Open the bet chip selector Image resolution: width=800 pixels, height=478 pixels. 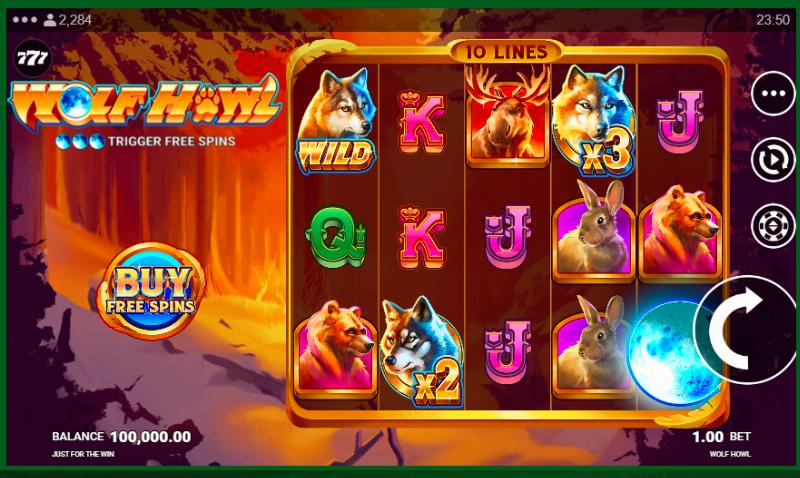[x=772, y=224]
